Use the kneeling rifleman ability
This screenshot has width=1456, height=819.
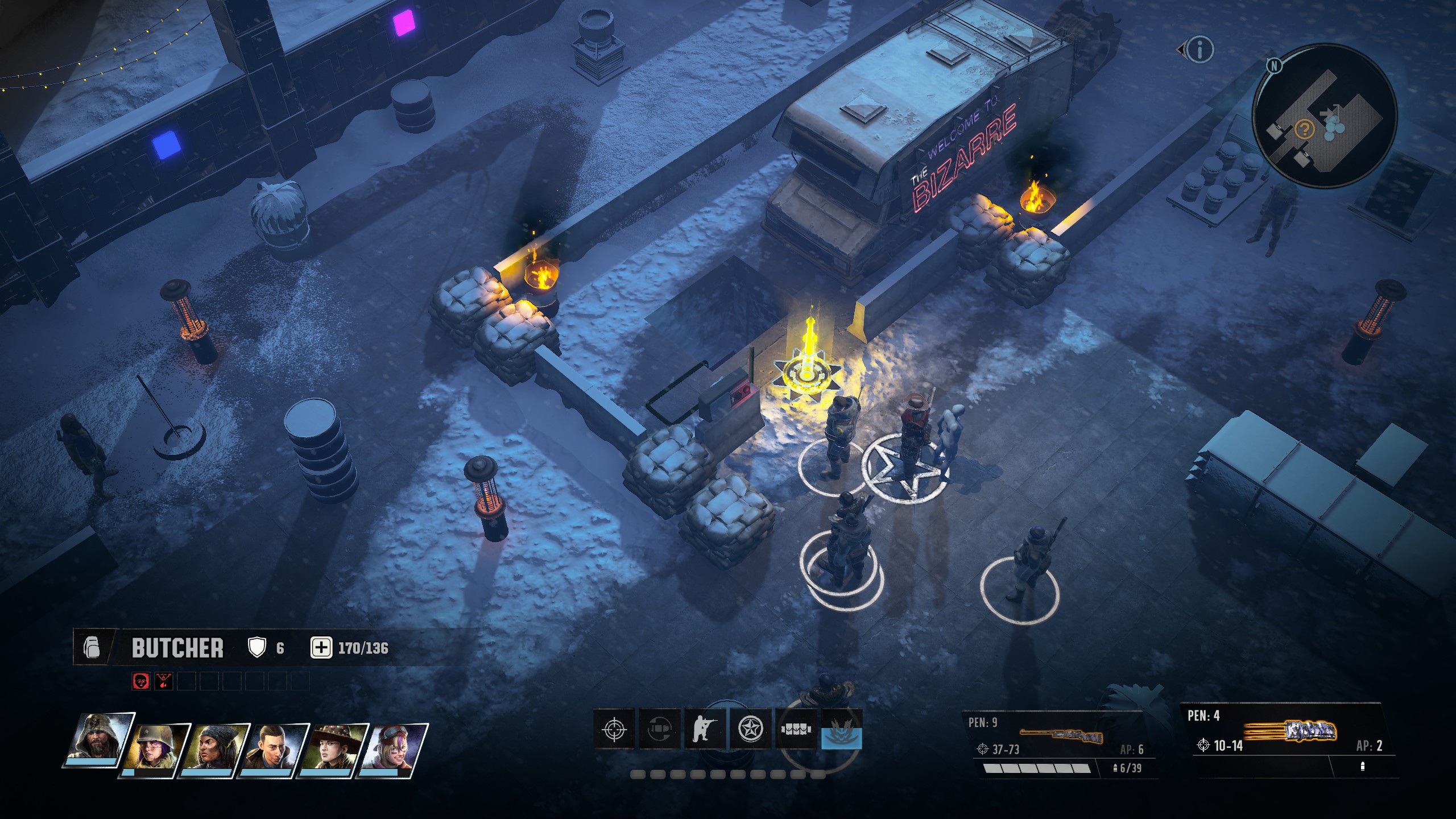[705, 729]
